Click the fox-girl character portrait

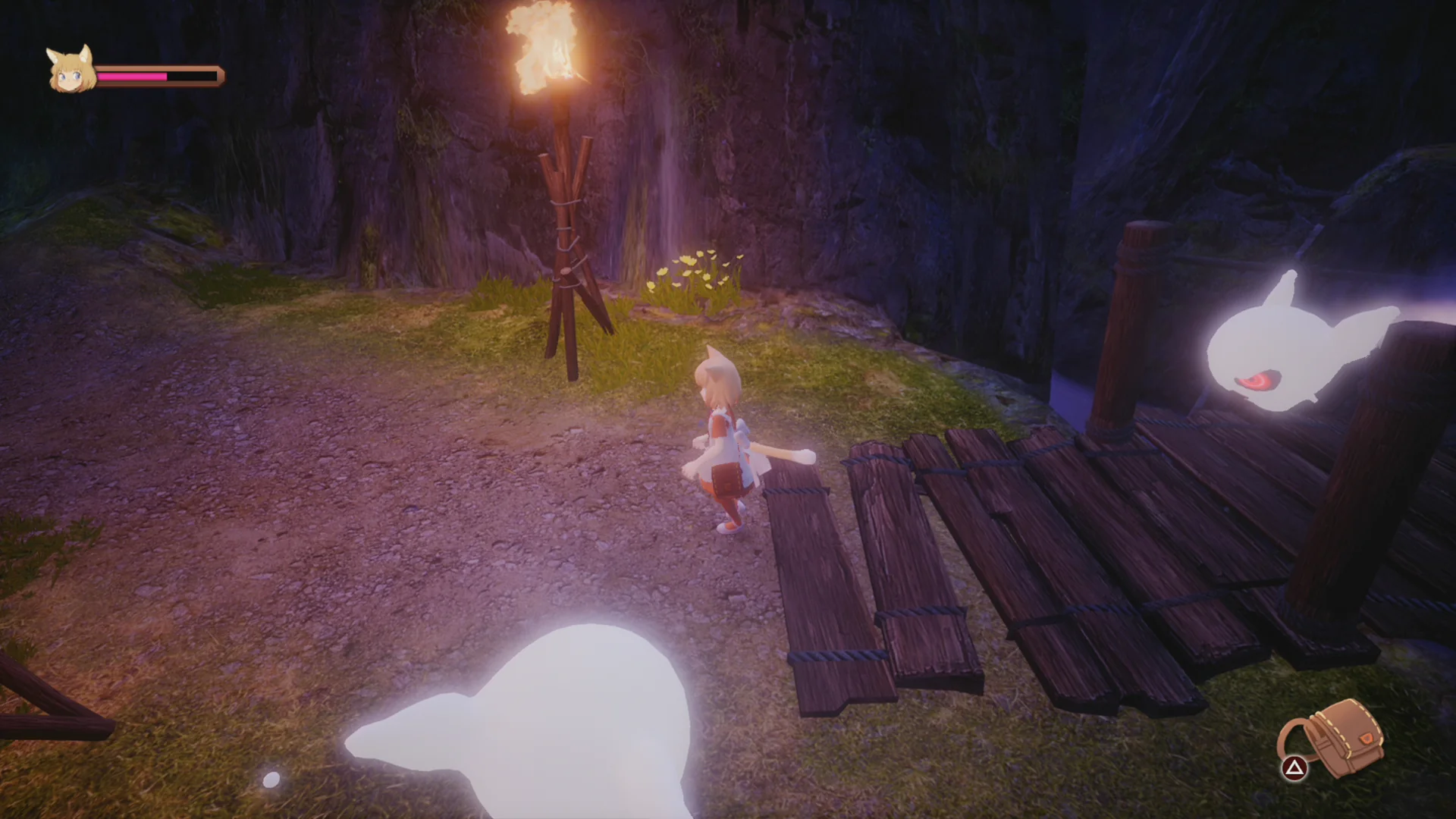click(x=71, y=70)
